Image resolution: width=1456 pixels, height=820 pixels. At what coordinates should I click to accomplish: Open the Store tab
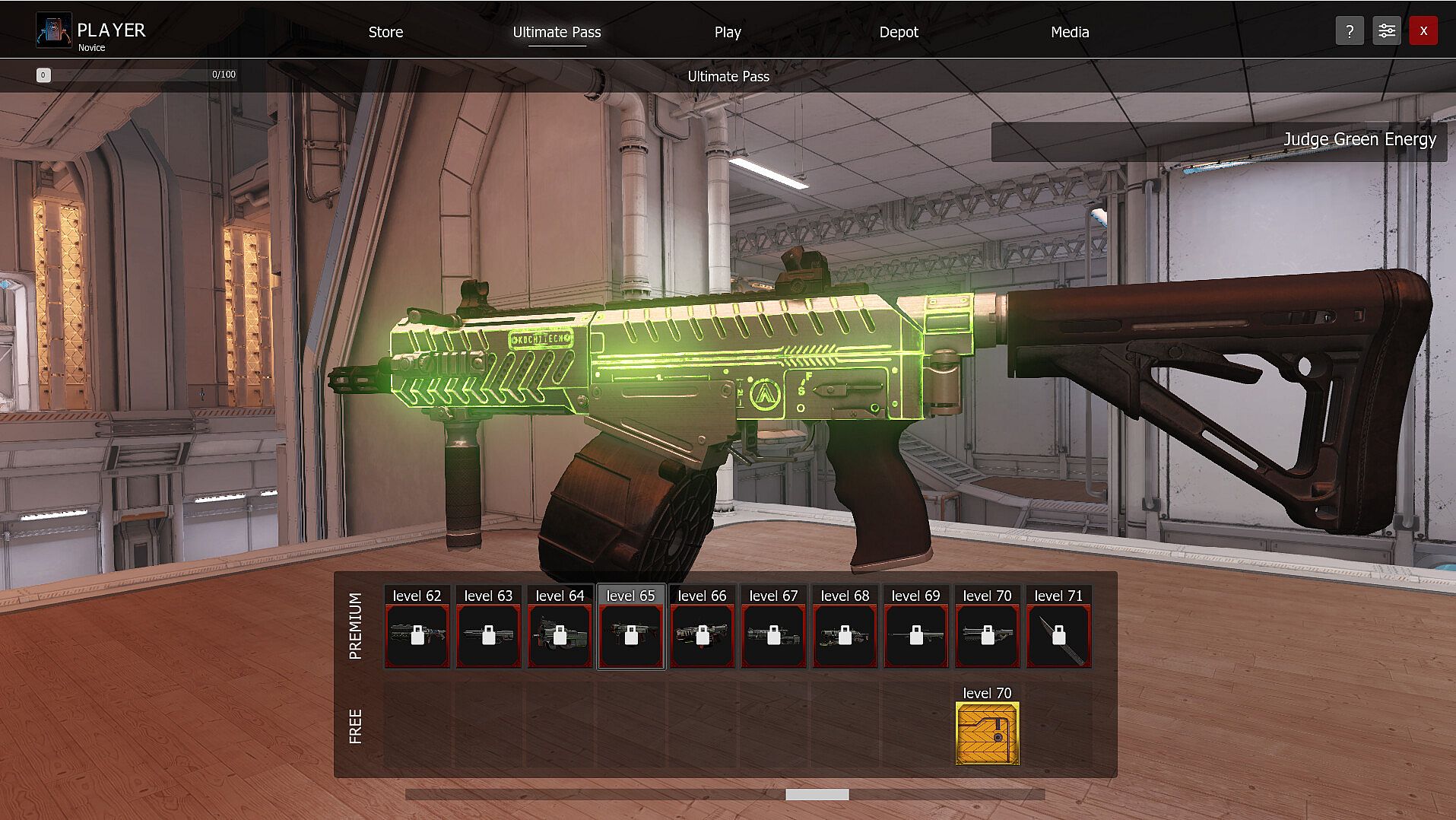pyautogui.click(x=385, y=32)
